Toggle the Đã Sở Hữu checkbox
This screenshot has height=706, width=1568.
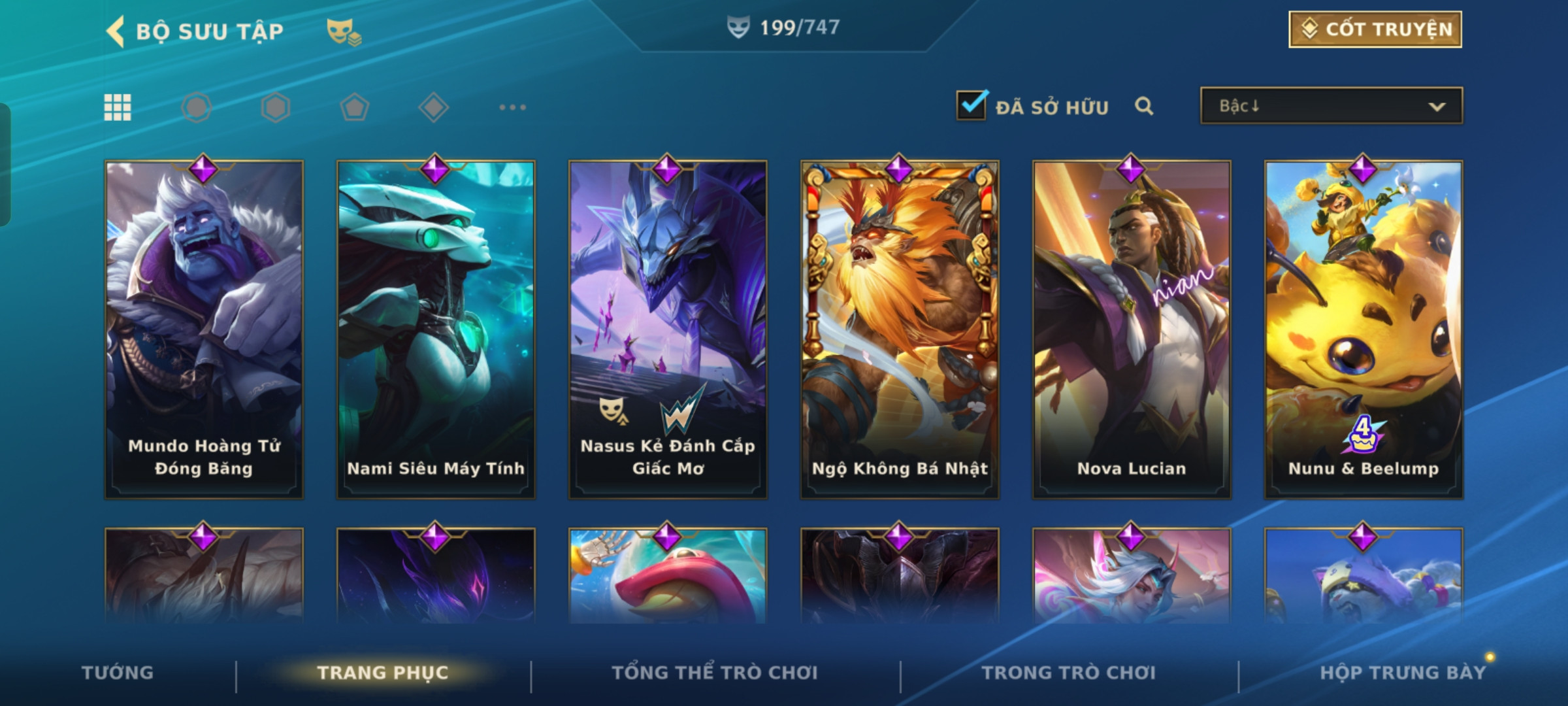(x=972, y=105)
